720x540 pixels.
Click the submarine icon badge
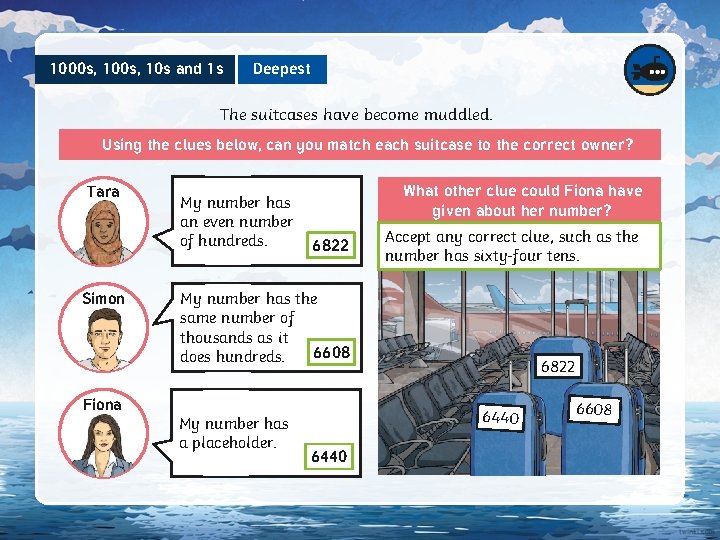650,70
